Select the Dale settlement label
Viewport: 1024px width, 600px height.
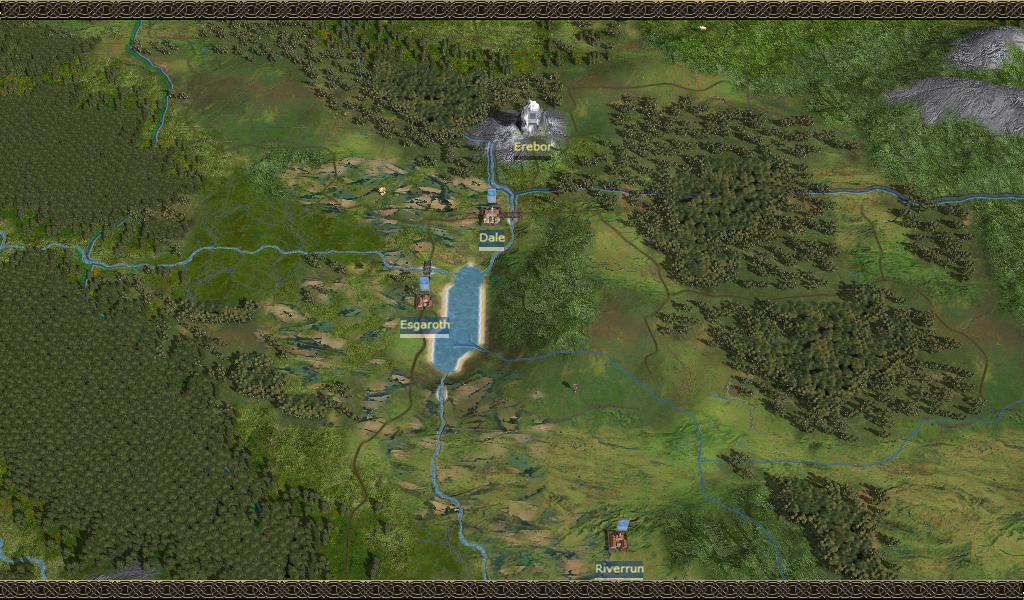491,238
